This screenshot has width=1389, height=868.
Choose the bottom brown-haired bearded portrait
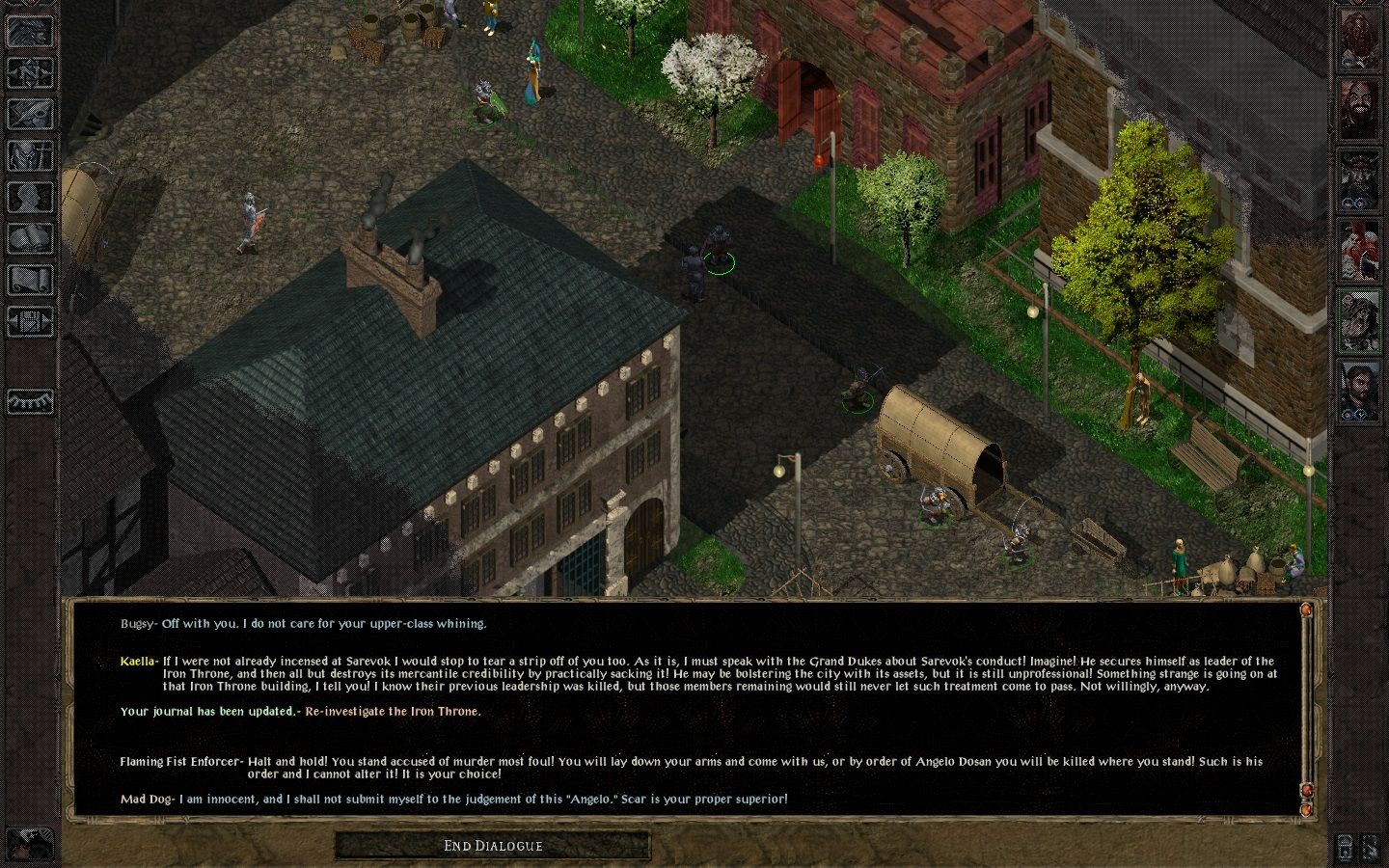(x=1360, y=389)
